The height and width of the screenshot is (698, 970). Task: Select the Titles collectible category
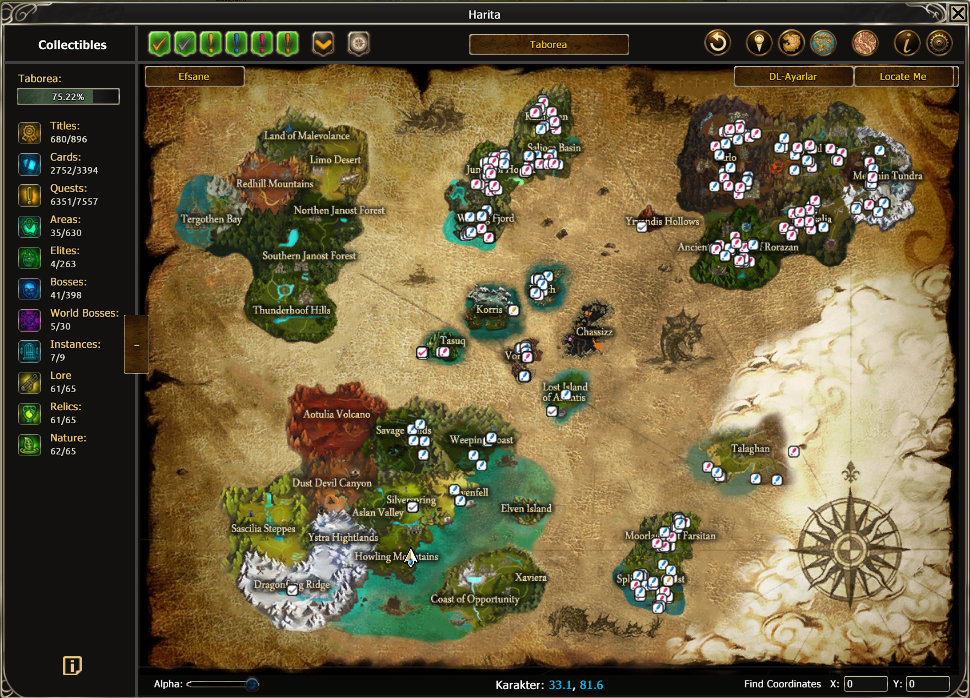30,132
